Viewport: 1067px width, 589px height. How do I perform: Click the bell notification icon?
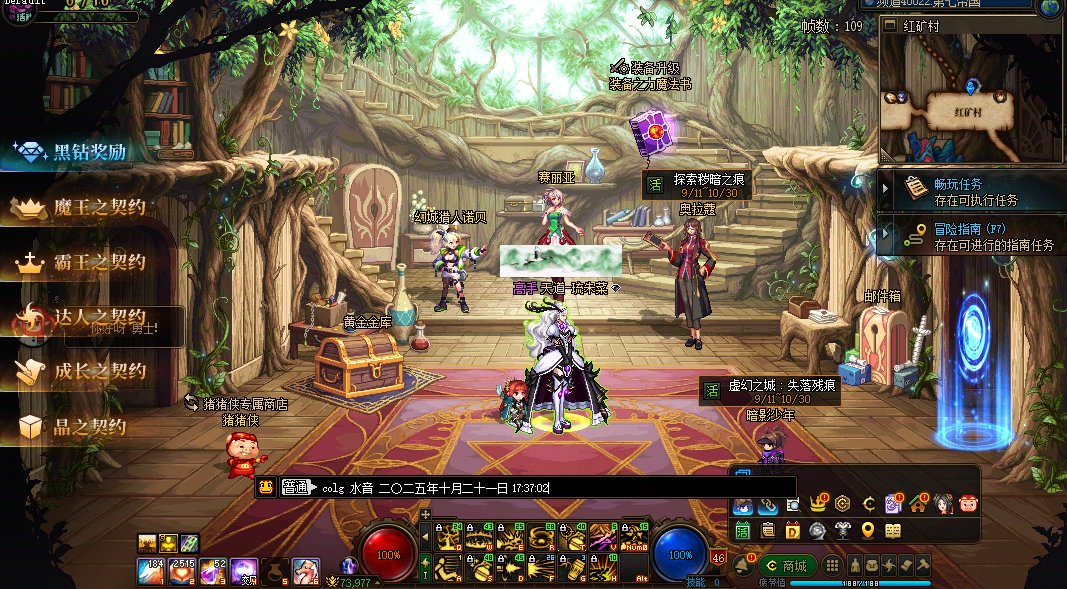744,565
